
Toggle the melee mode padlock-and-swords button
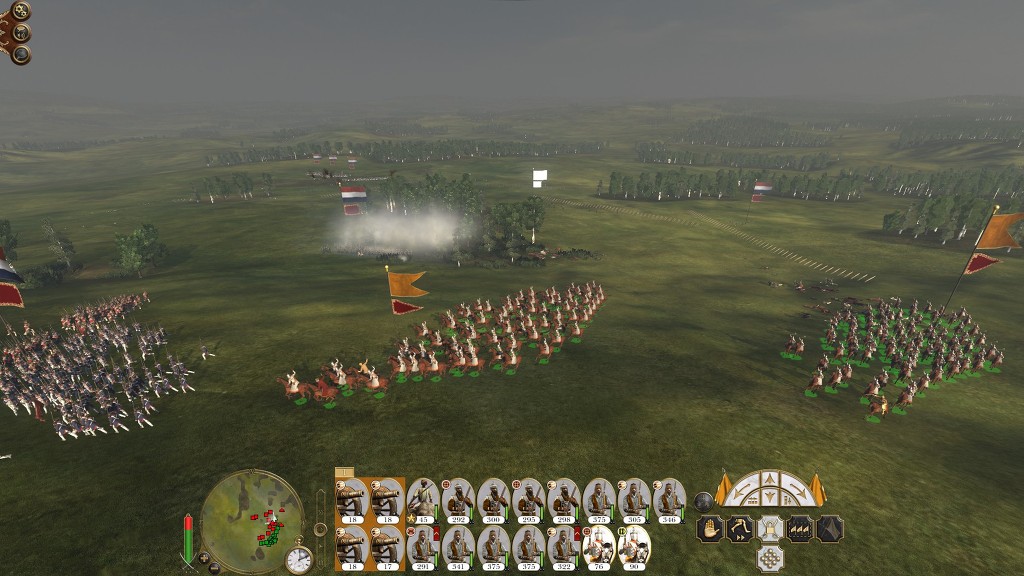point(769,528)
